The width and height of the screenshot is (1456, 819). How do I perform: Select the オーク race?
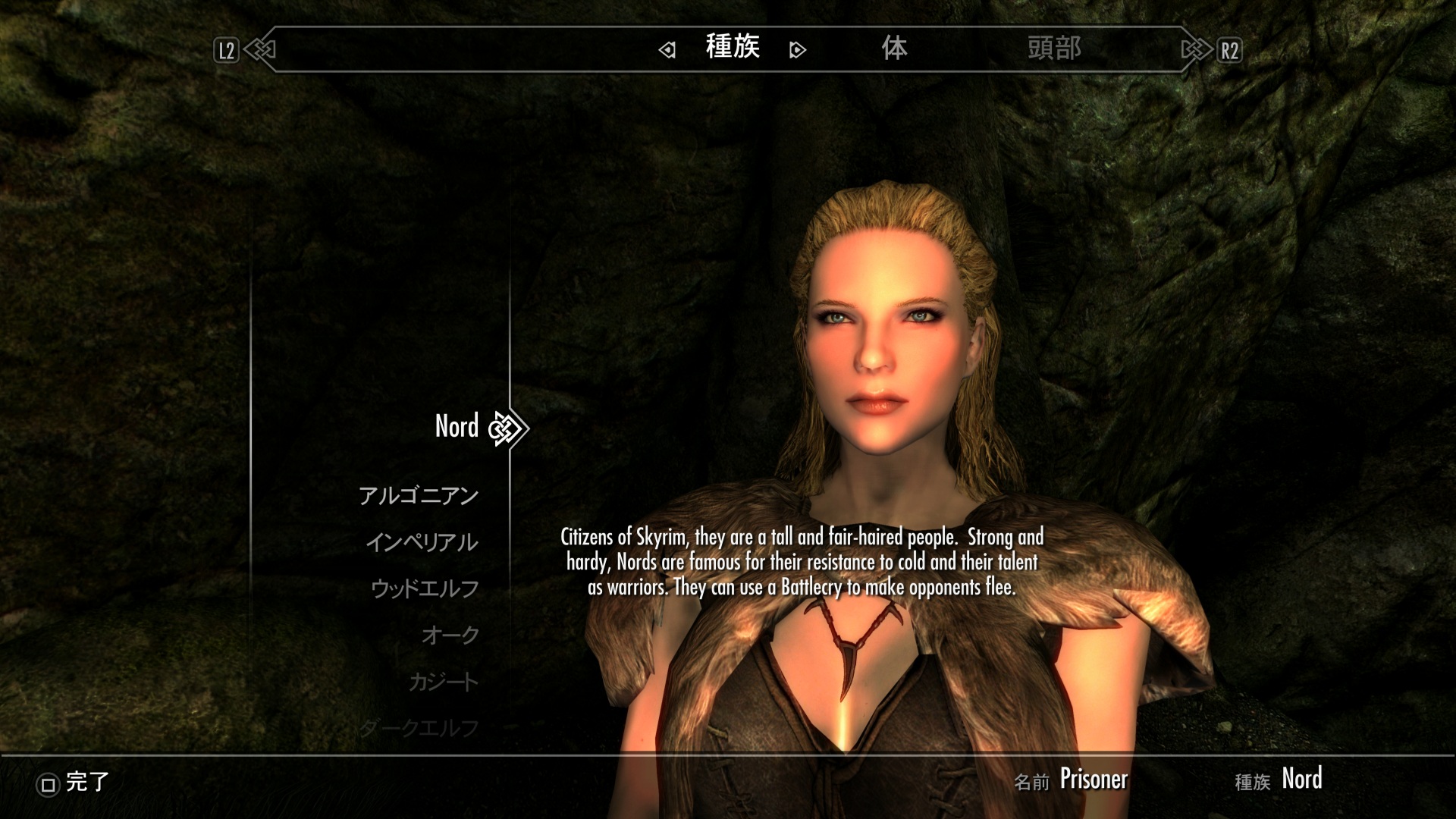click(450, 635)
